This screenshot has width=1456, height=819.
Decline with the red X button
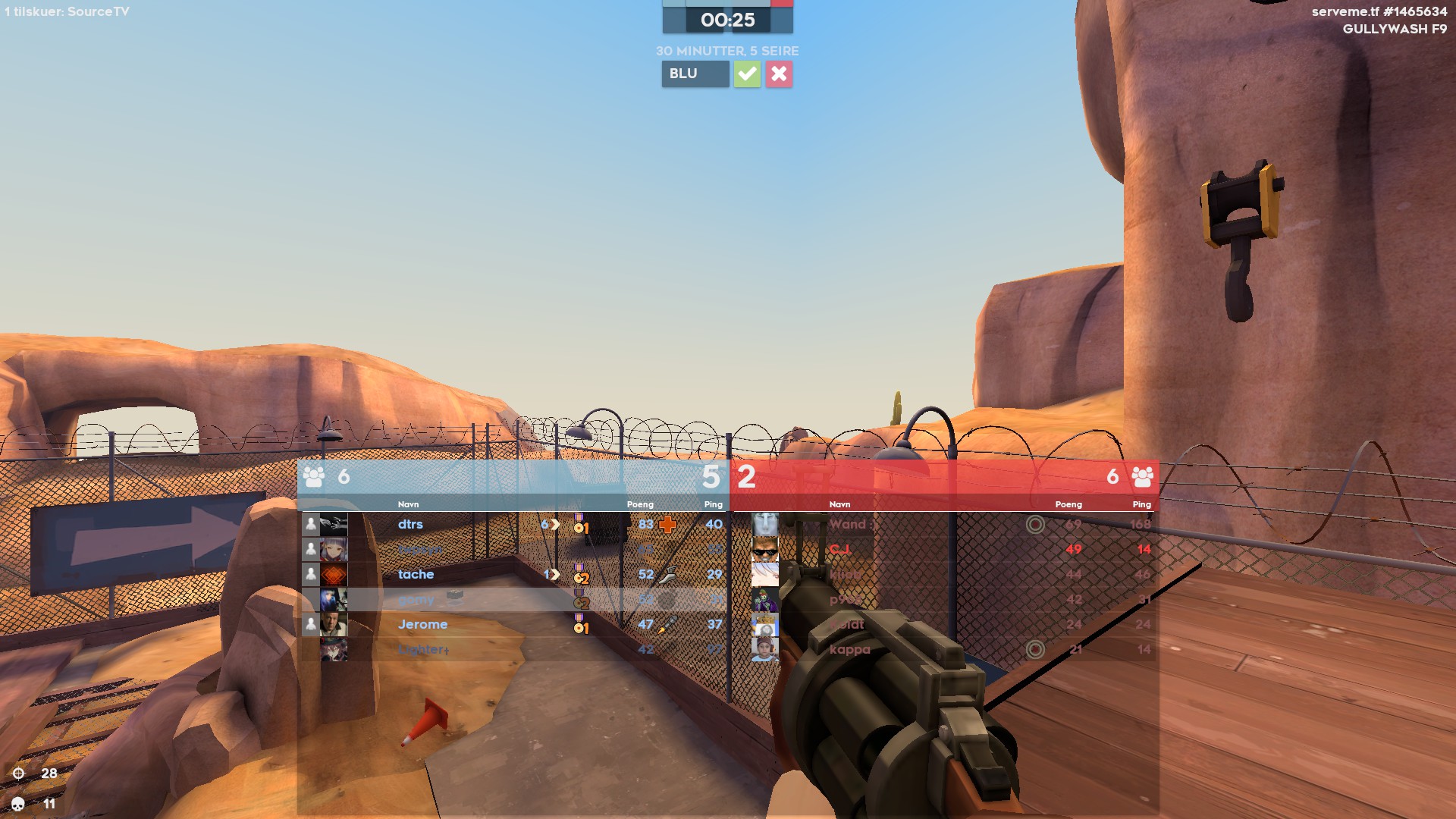tap(779, 74)
